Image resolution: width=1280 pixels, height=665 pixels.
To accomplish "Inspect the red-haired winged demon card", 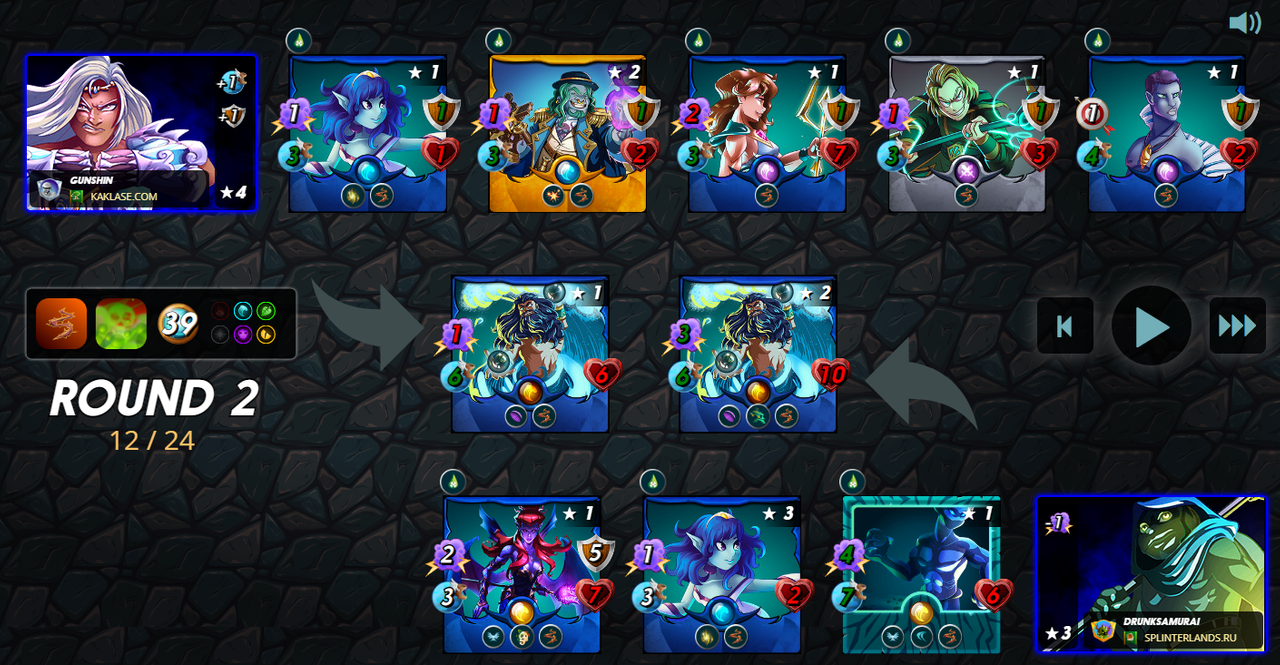I will [522, 574].
